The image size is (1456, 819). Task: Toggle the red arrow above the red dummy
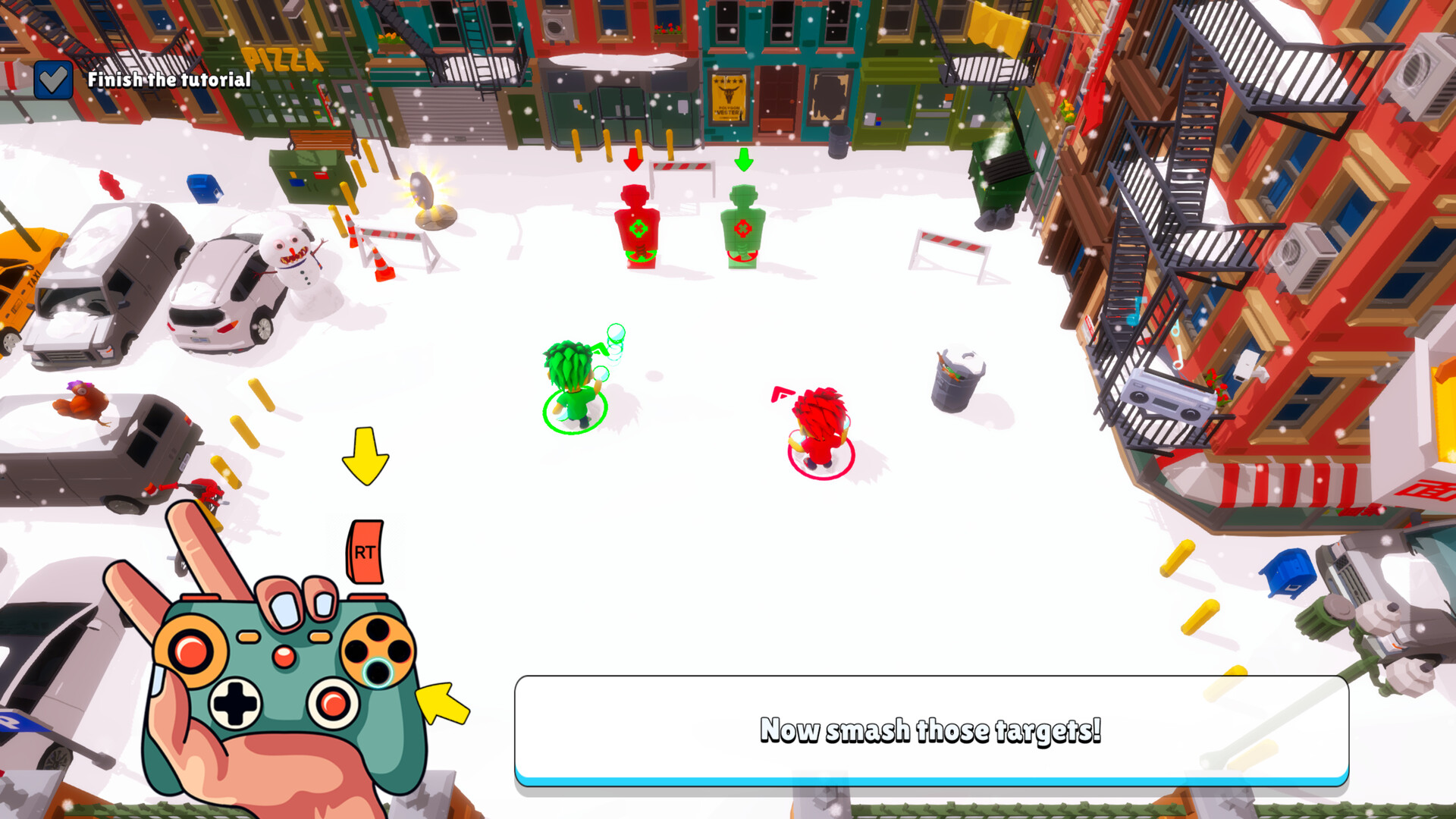coord(632,162)
